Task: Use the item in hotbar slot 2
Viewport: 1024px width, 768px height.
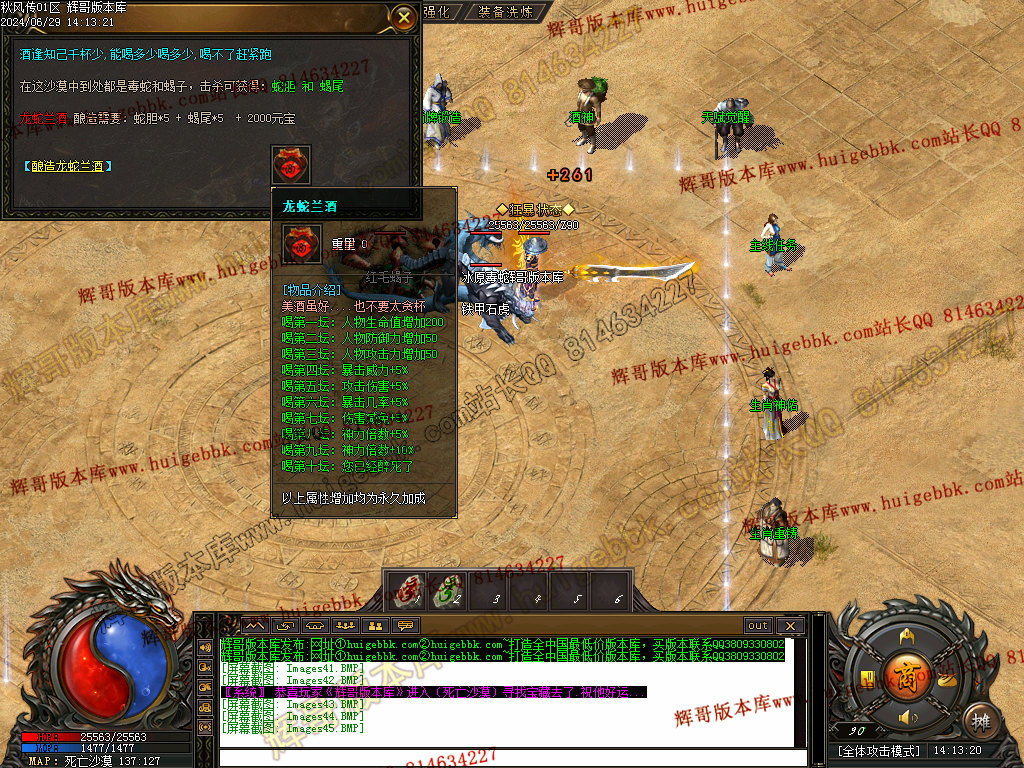Action: [446, 591]
